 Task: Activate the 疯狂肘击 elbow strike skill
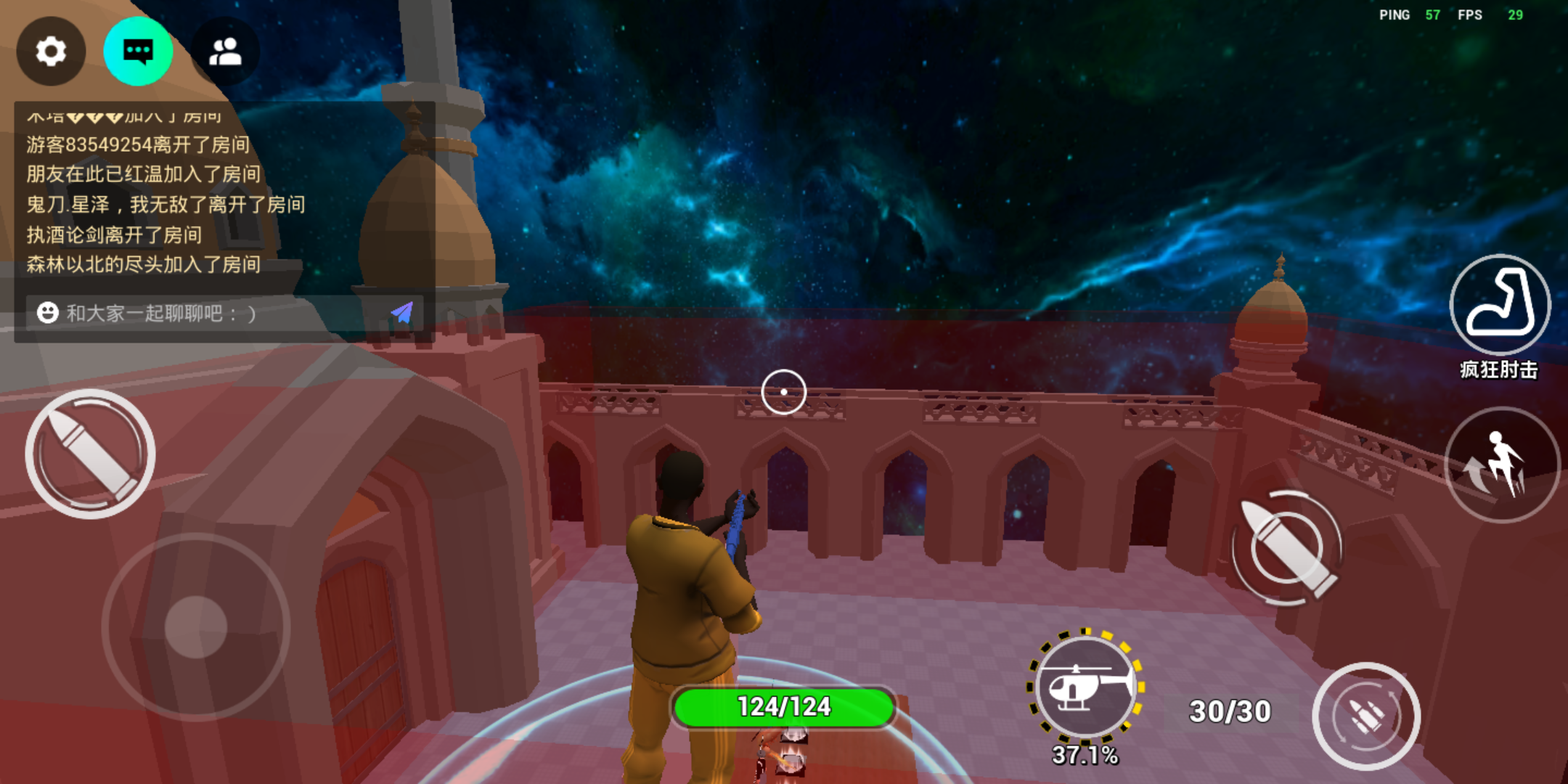tap(1500, 305)
